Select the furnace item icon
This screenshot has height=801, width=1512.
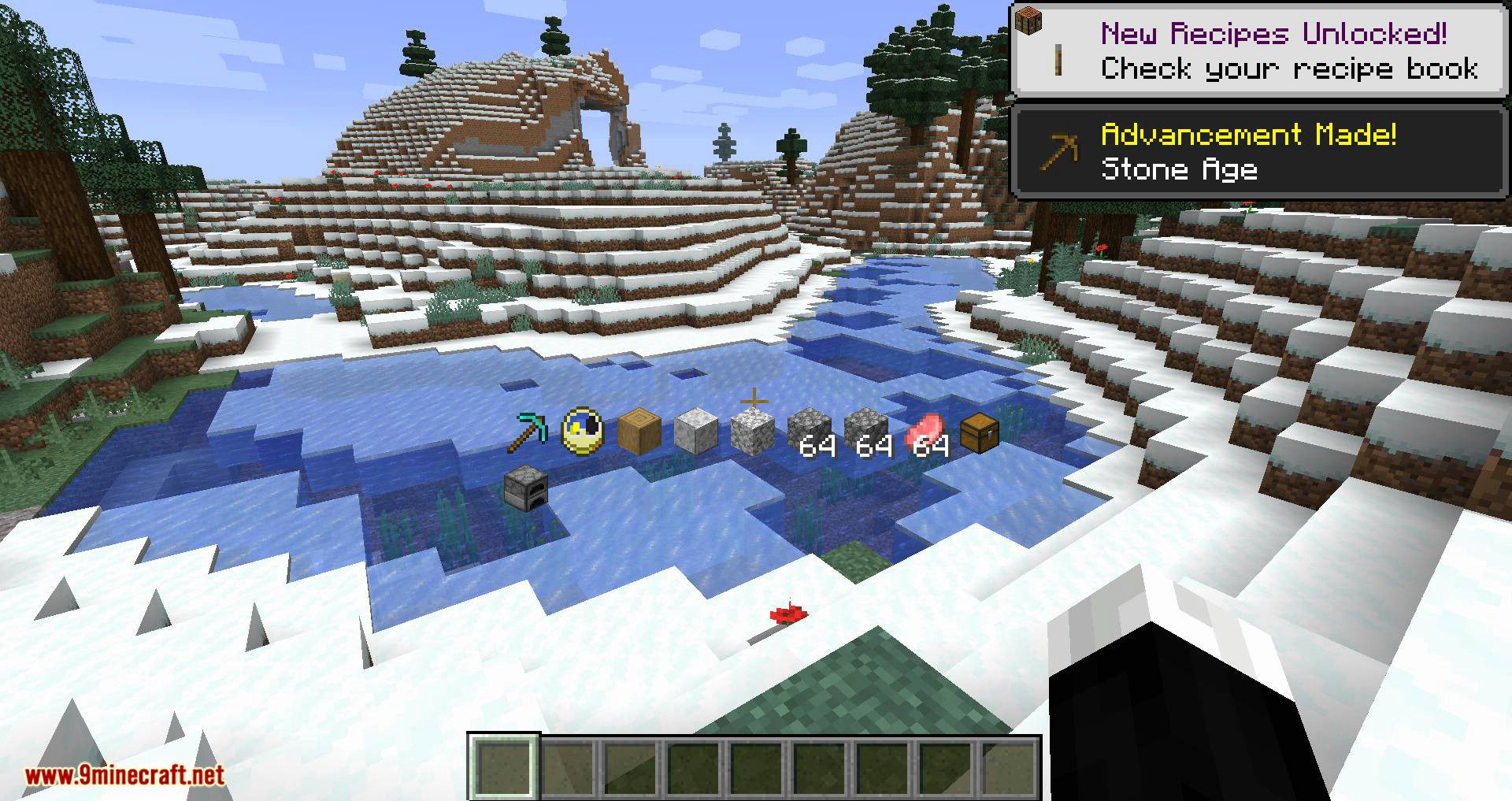[x=525, y=488]
